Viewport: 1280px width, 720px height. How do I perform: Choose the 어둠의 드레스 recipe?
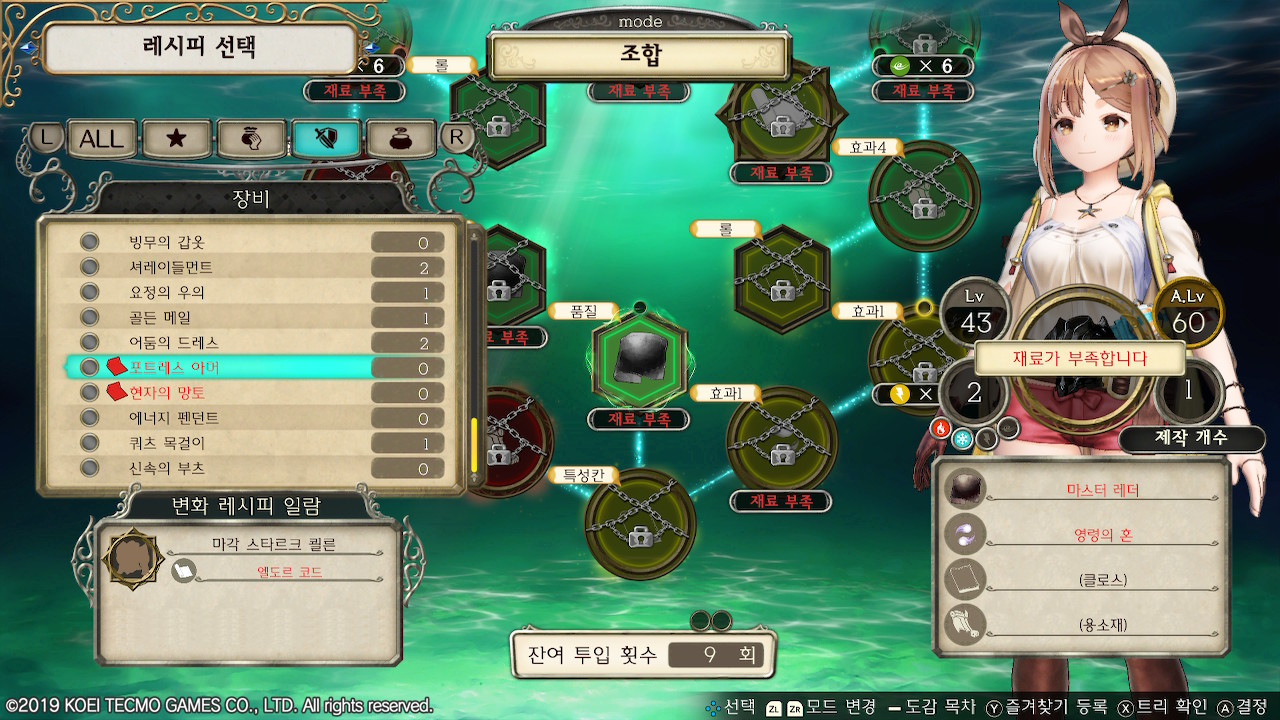(x=250, y=343)
